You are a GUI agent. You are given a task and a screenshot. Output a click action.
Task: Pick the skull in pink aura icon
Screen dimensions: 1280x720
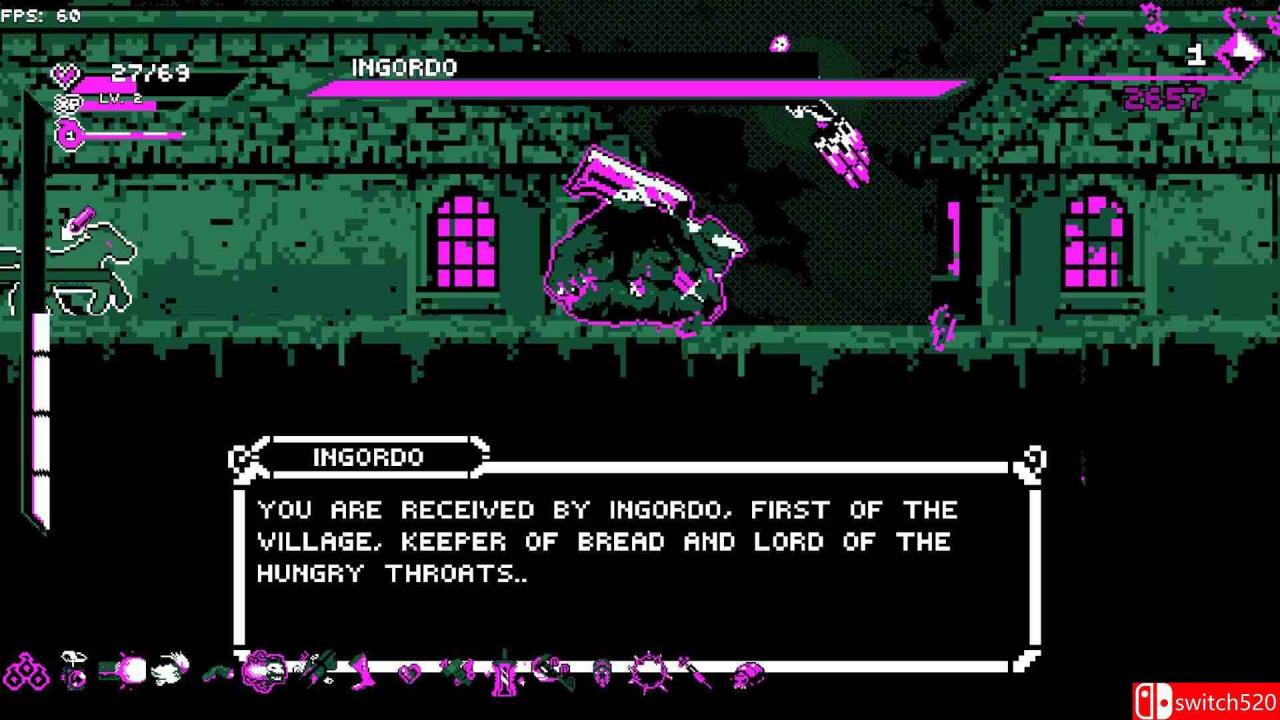click(264, 670)
